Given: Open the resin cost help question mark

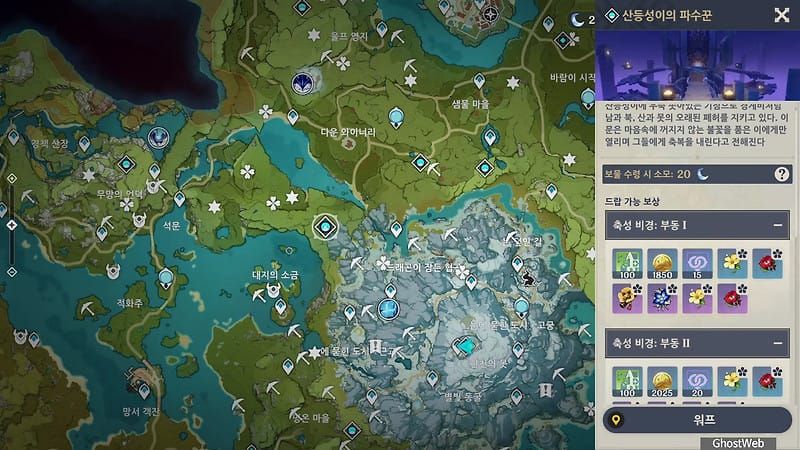Looking at the screenshot, I should 781,174.
